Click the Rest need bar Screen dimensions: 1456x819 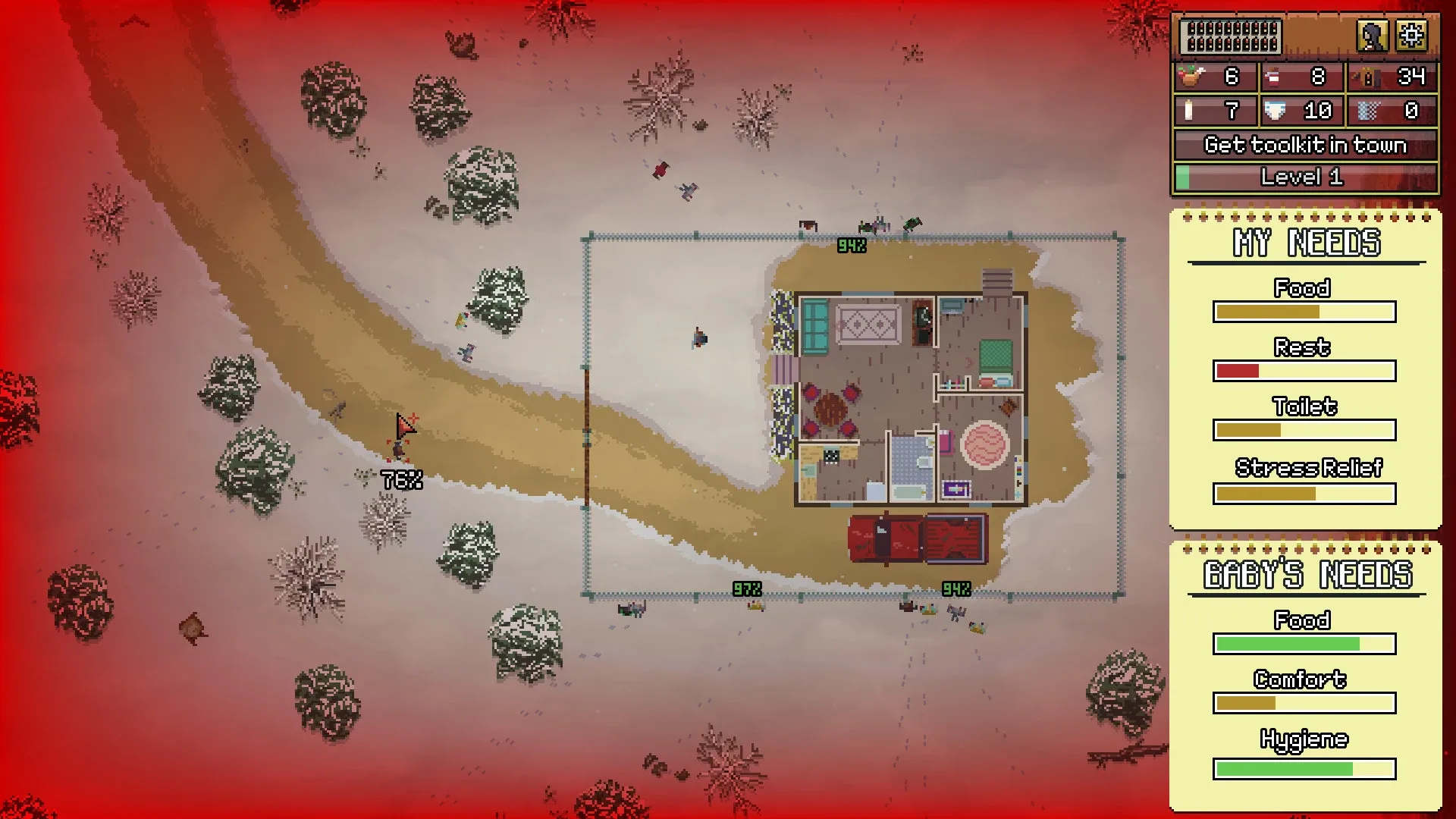click(x=1304, y=371)
